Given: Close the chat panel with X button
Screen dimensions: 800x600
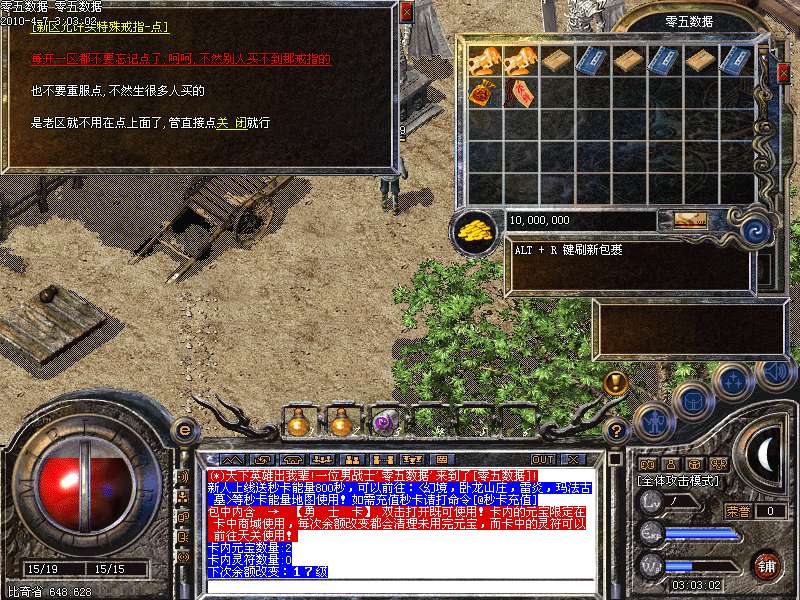Looking at the screenshot, I should click(x=573, y=459).
